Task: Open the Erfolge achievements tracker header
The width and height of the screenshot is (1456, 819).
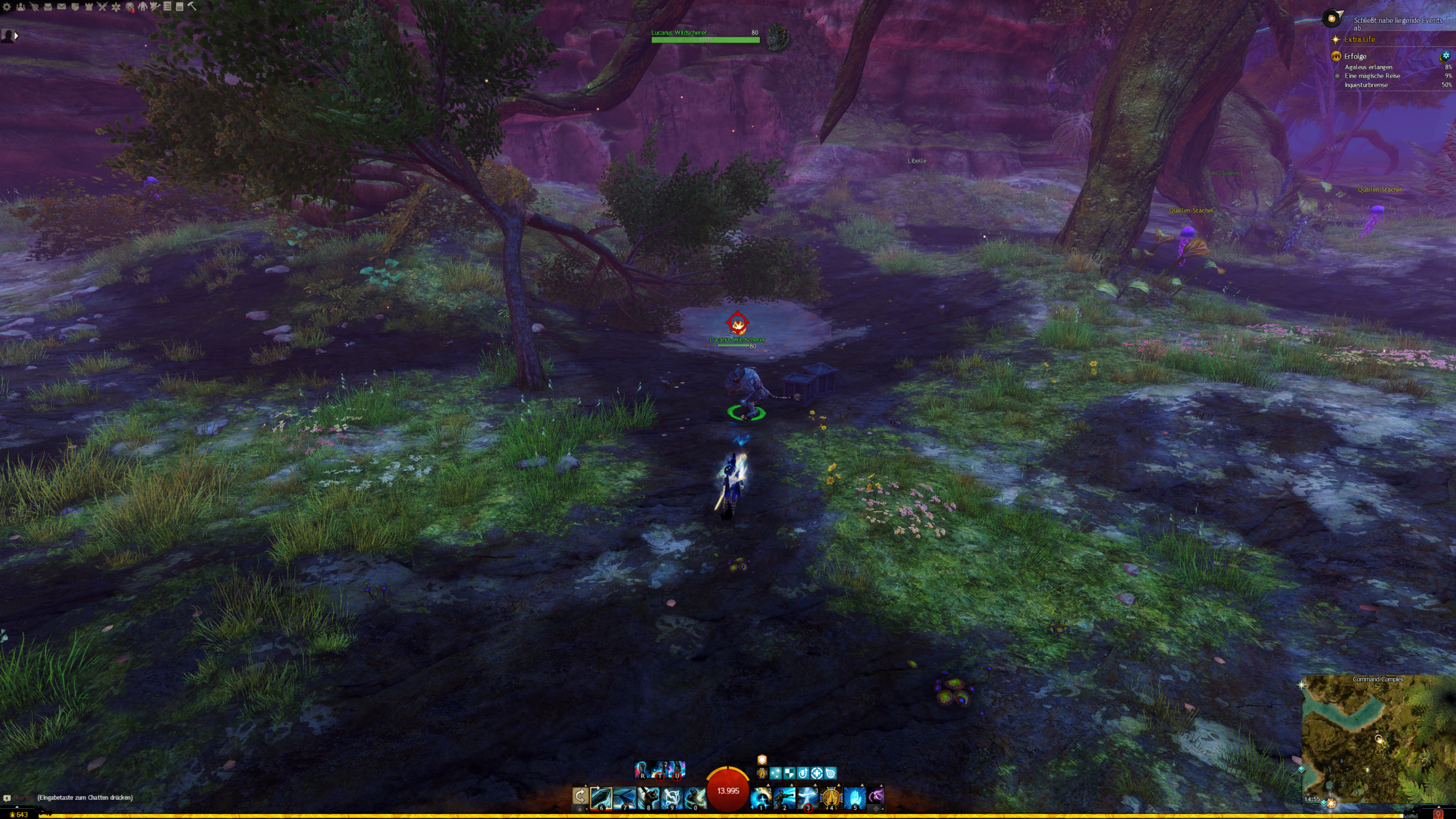Action: [1355, 56]
